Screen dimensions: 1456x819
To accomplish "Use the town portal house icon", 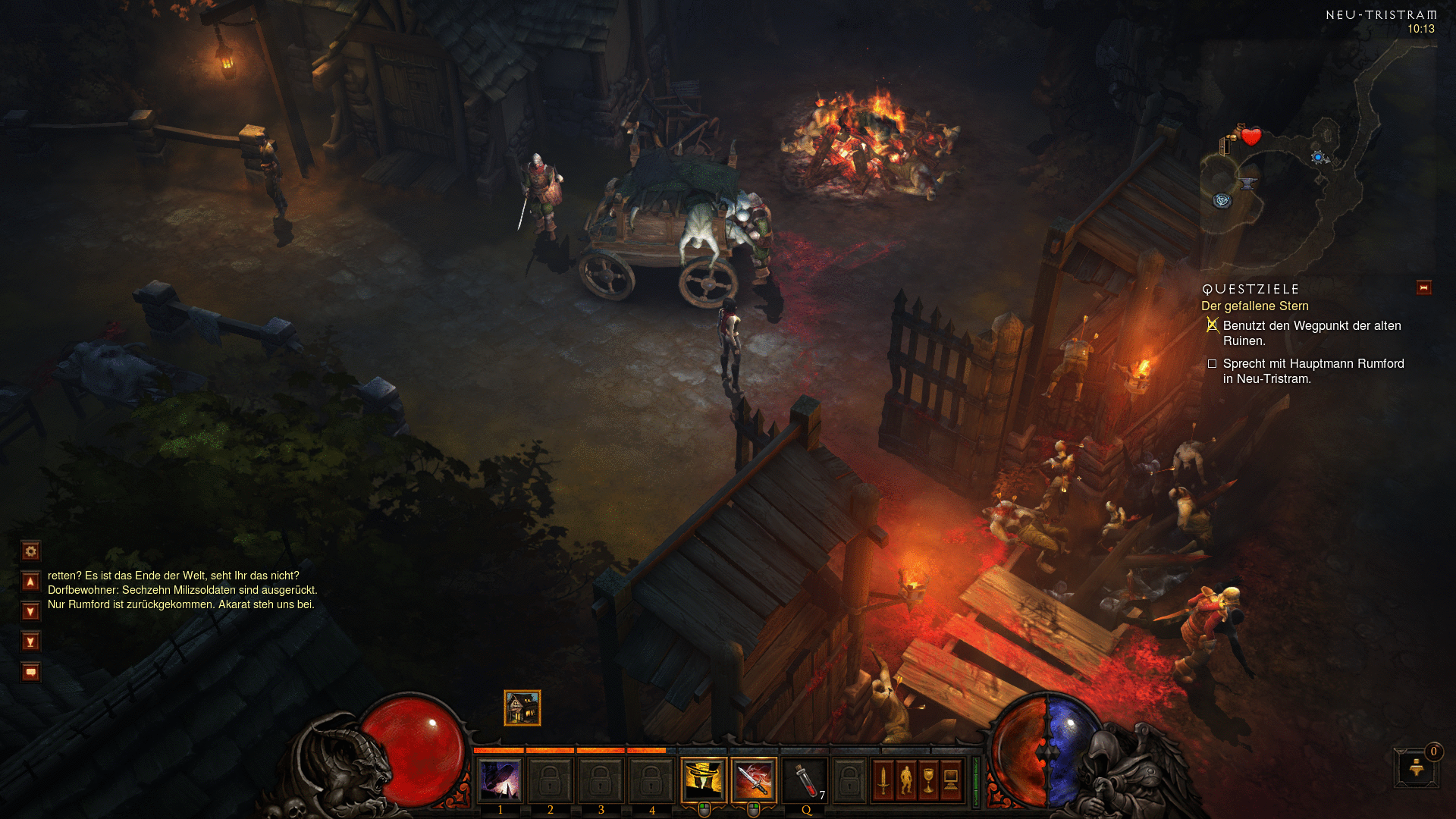I will [522, 708].
